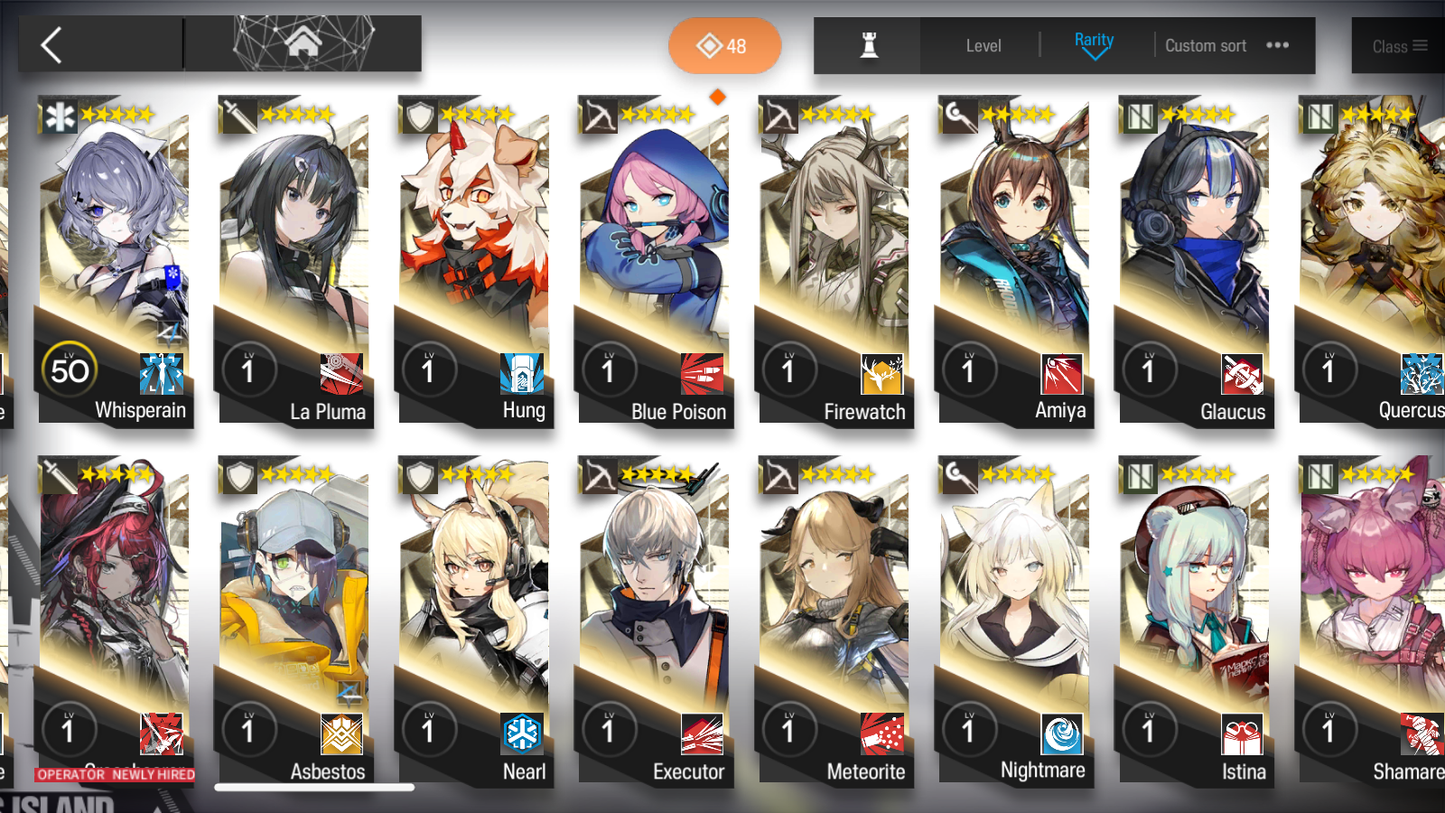Open the home navigation menu

point(303,44)
